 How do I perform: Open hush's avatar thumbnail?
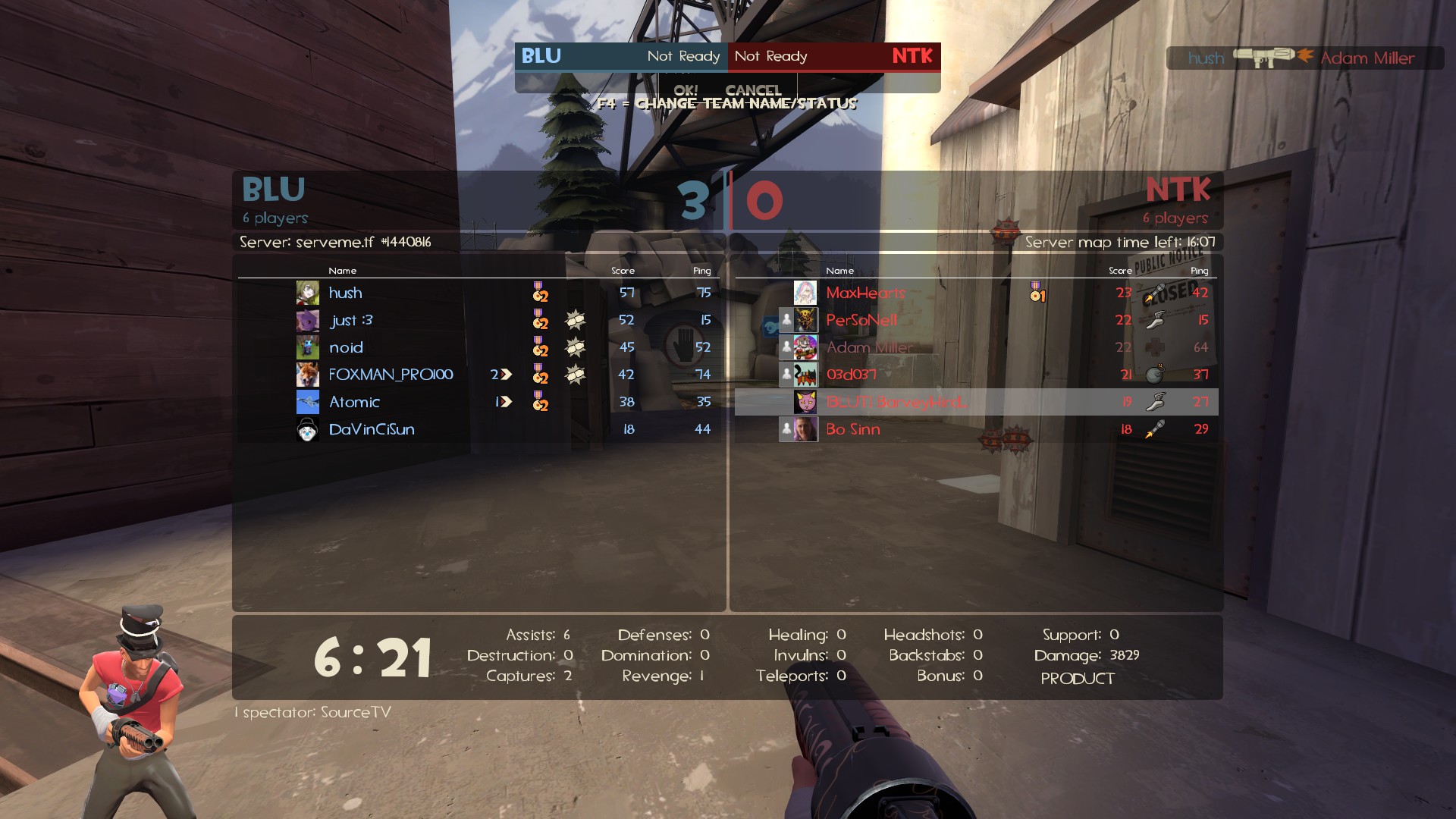pyautogui.click(x=307, y=293)
